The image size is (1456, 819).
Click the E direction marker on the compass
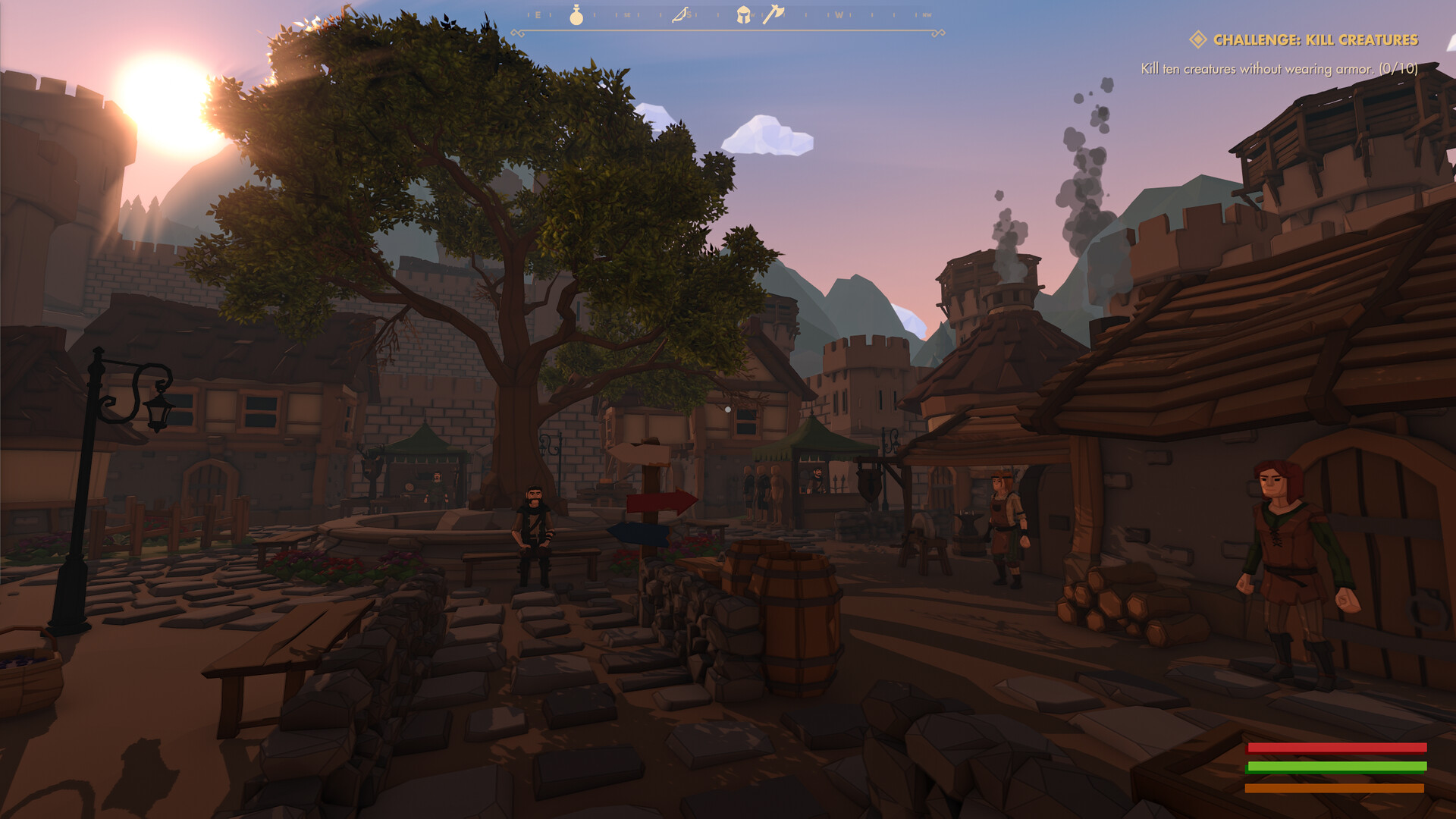click(538, 14)
